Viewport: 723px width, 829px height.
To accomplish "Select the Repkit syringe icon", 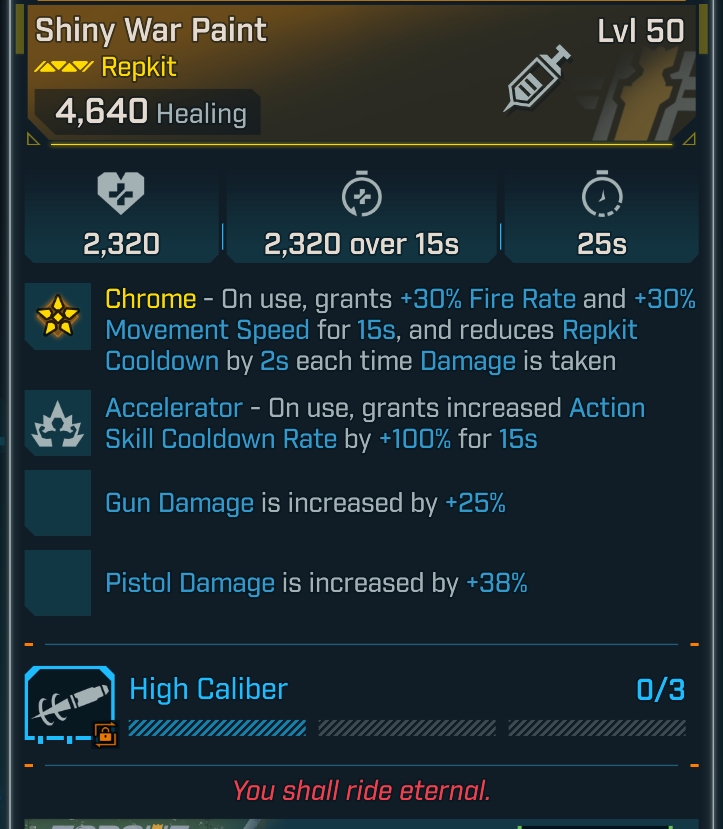I will (x=538, y=79).
